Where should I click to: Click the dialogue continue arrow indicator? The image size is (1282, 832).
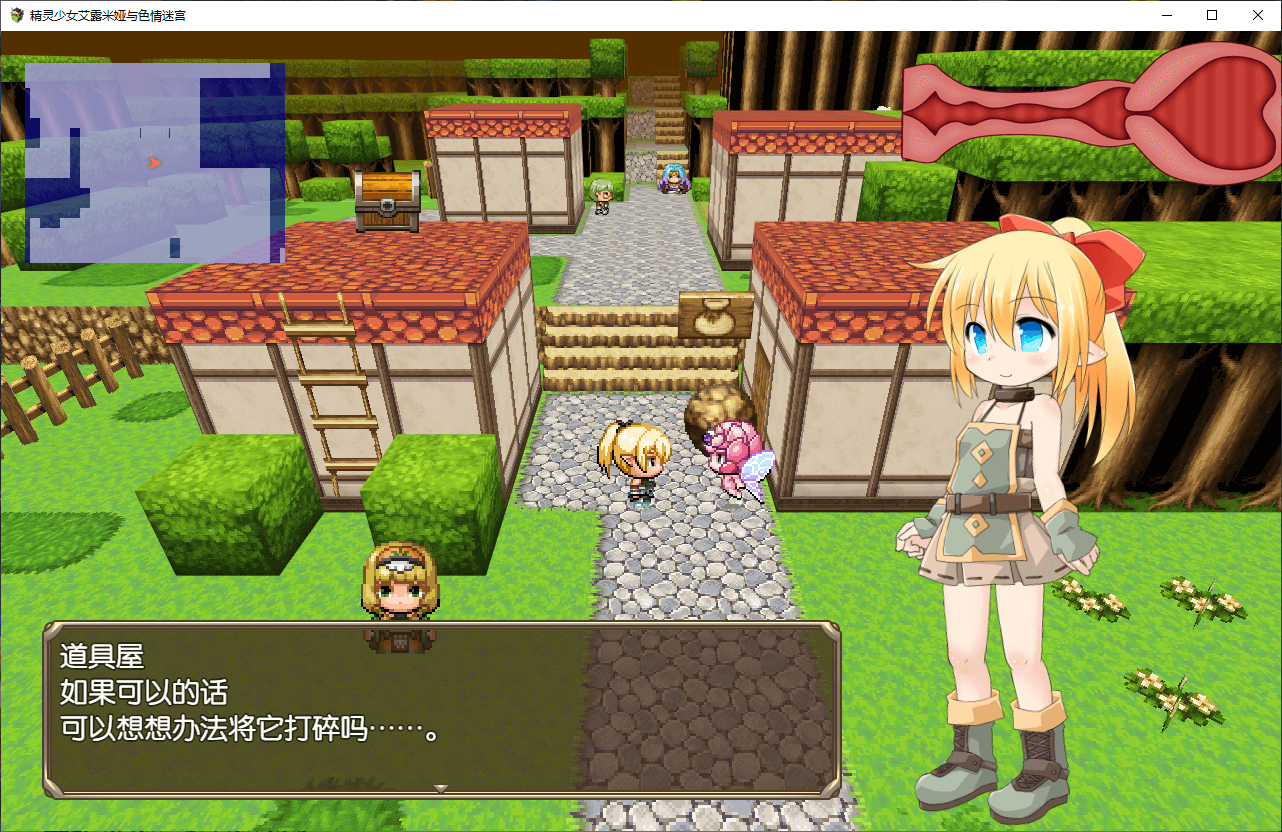(x=440, y=789)
